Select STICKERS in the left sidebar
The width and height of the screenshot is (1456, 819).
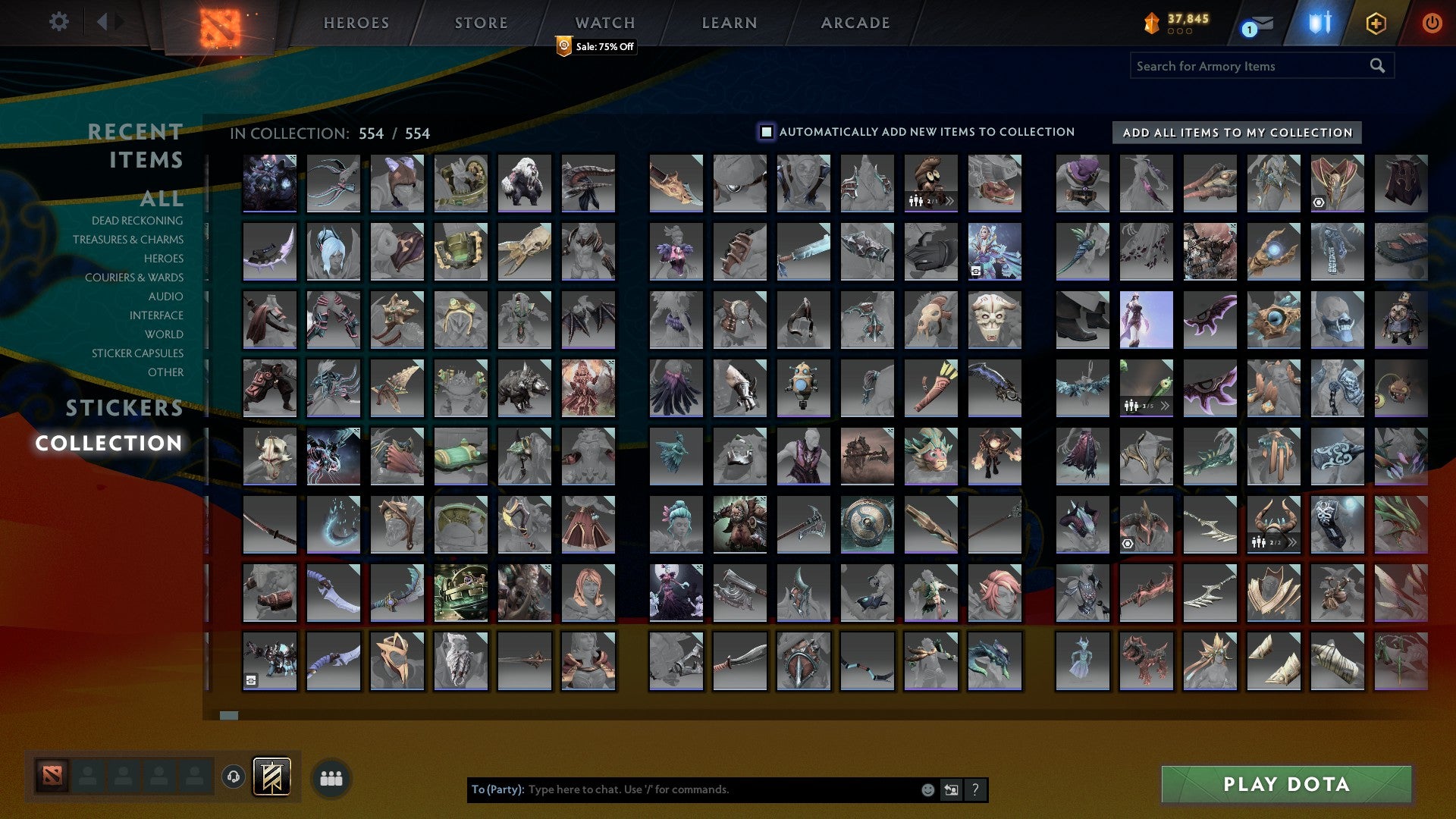[124, 408]
